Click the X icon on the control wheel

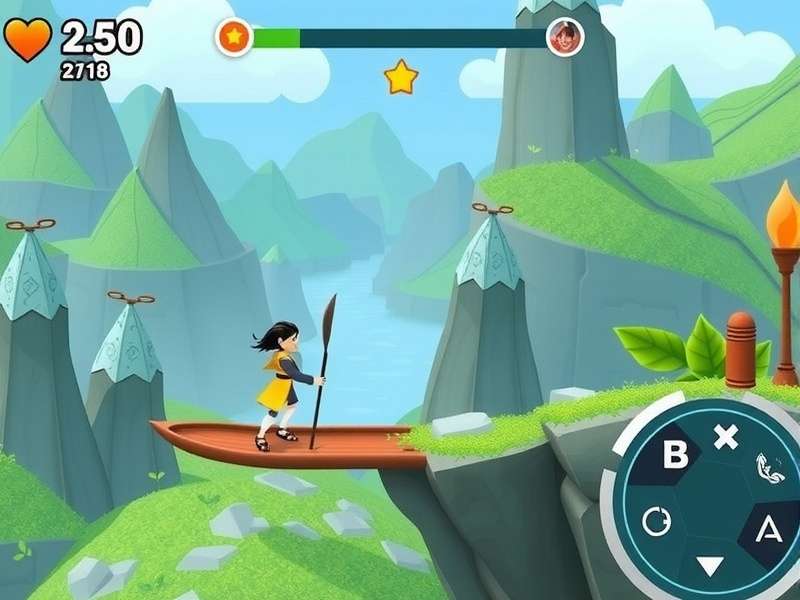pos(726,436)
